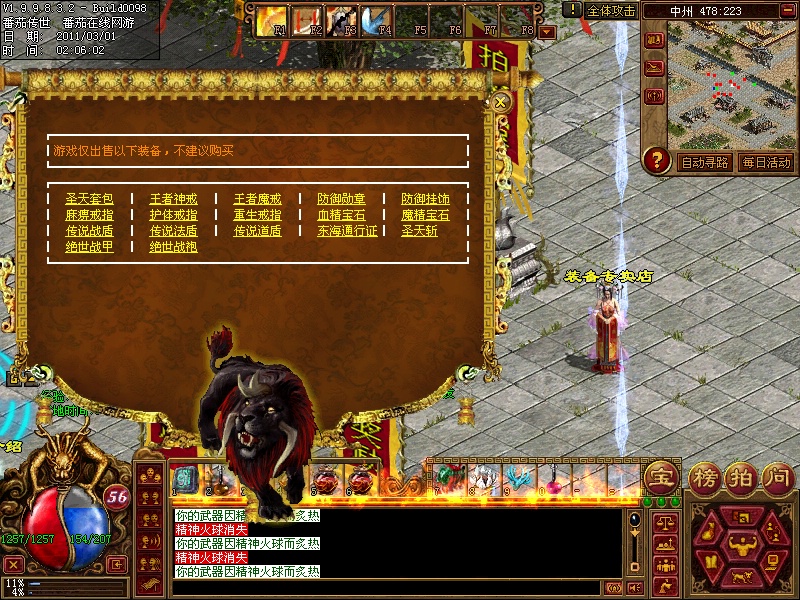The height and width of the screenshot is (600, 800).
Task: Select the 圣天斩 link
Action: [419, 231]
